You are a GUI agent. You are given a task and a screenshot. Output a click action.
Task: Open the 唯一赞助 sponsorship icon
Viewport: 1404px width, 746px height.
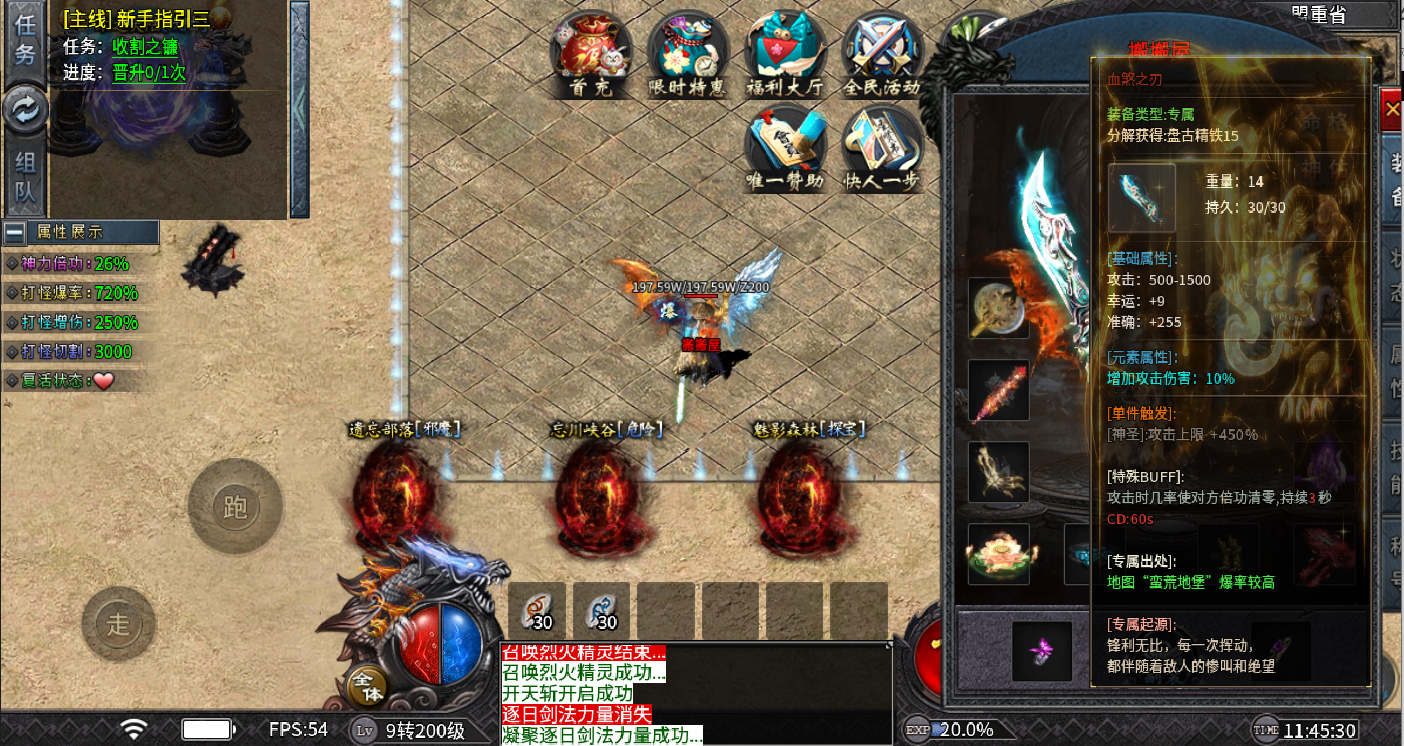pyautogui.click(x=784, y=150)
